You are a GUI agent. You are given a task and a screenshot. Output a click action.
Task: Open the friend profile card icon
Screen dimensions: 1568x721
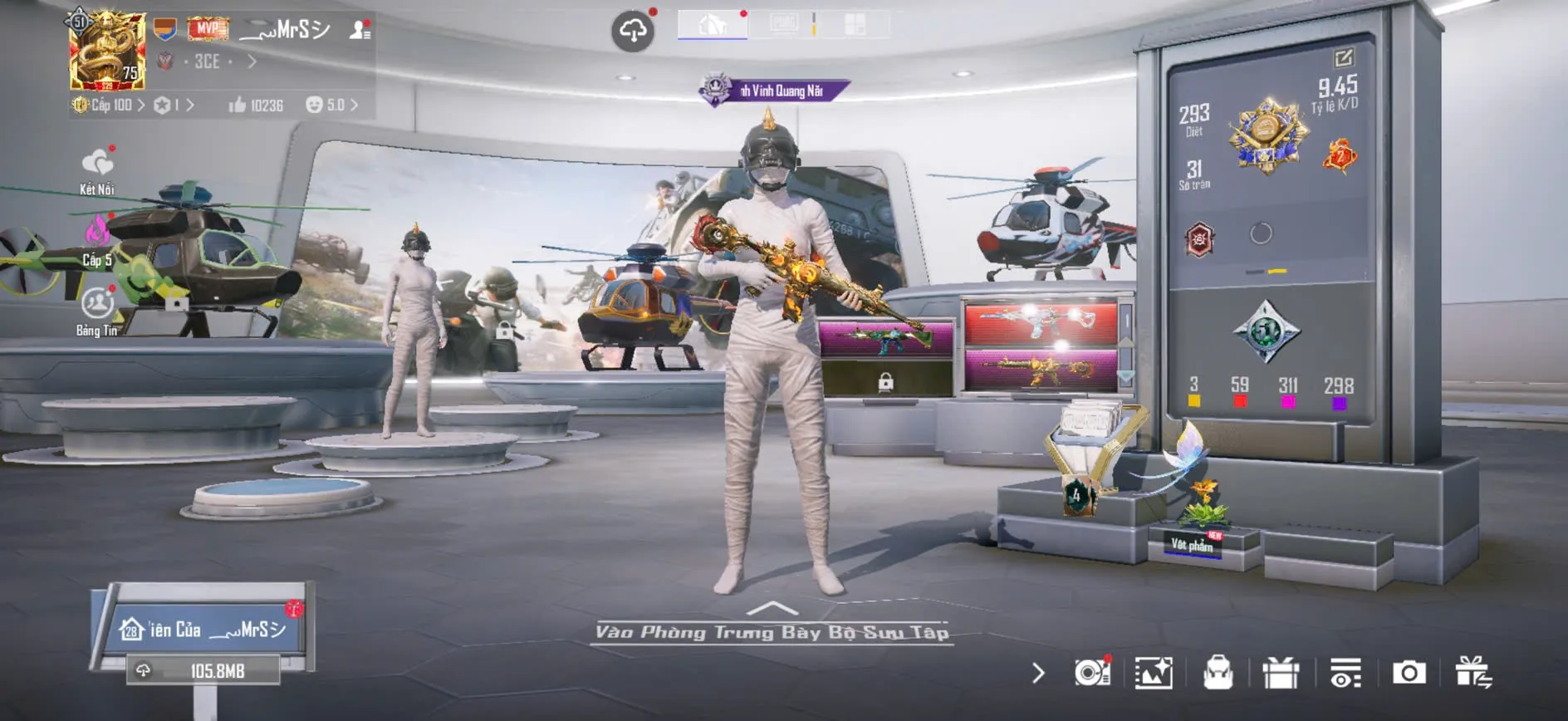pos(360,30)
